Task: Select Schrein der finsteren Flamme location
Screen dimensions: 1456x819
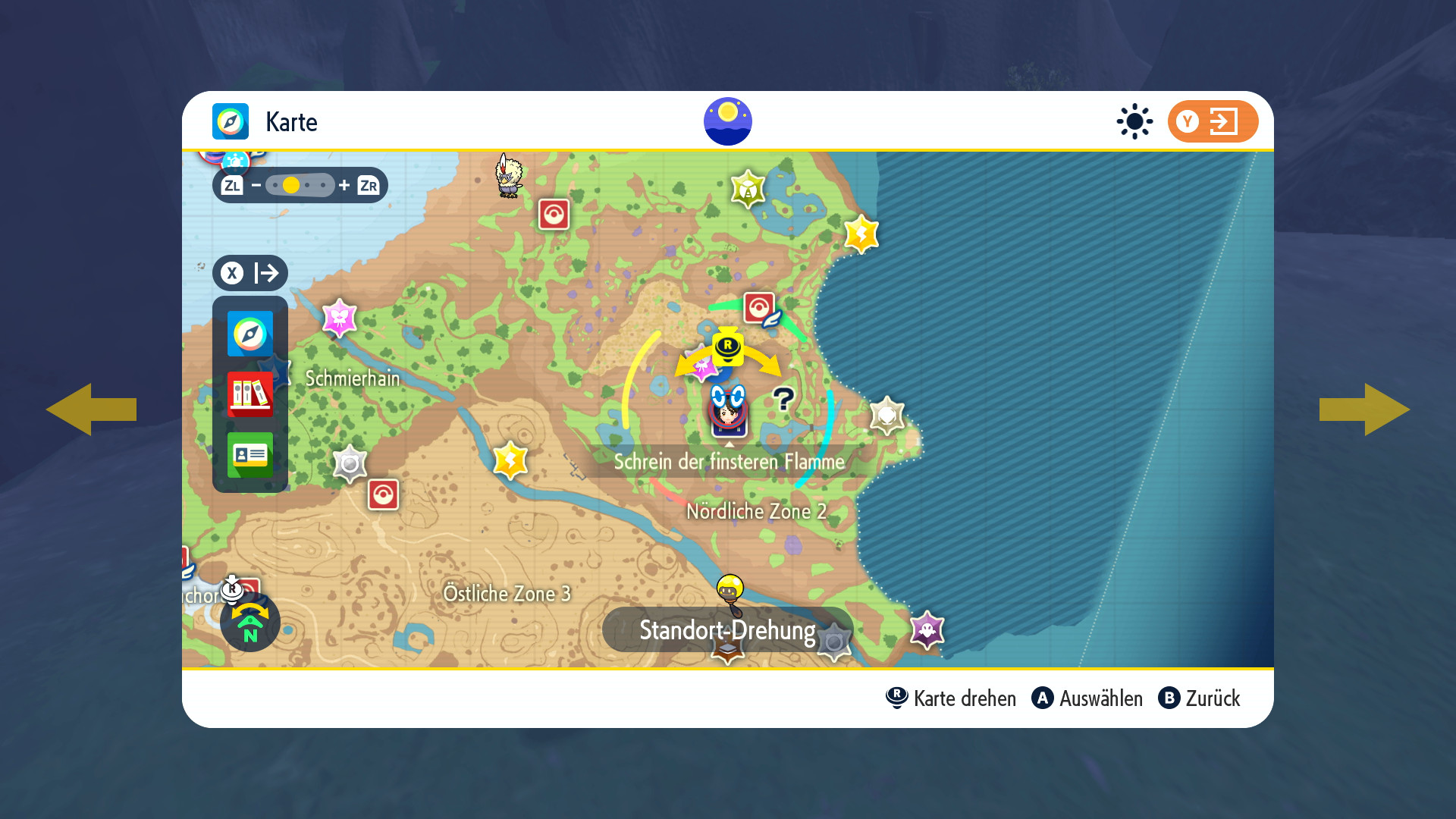Action: (729, 461)
